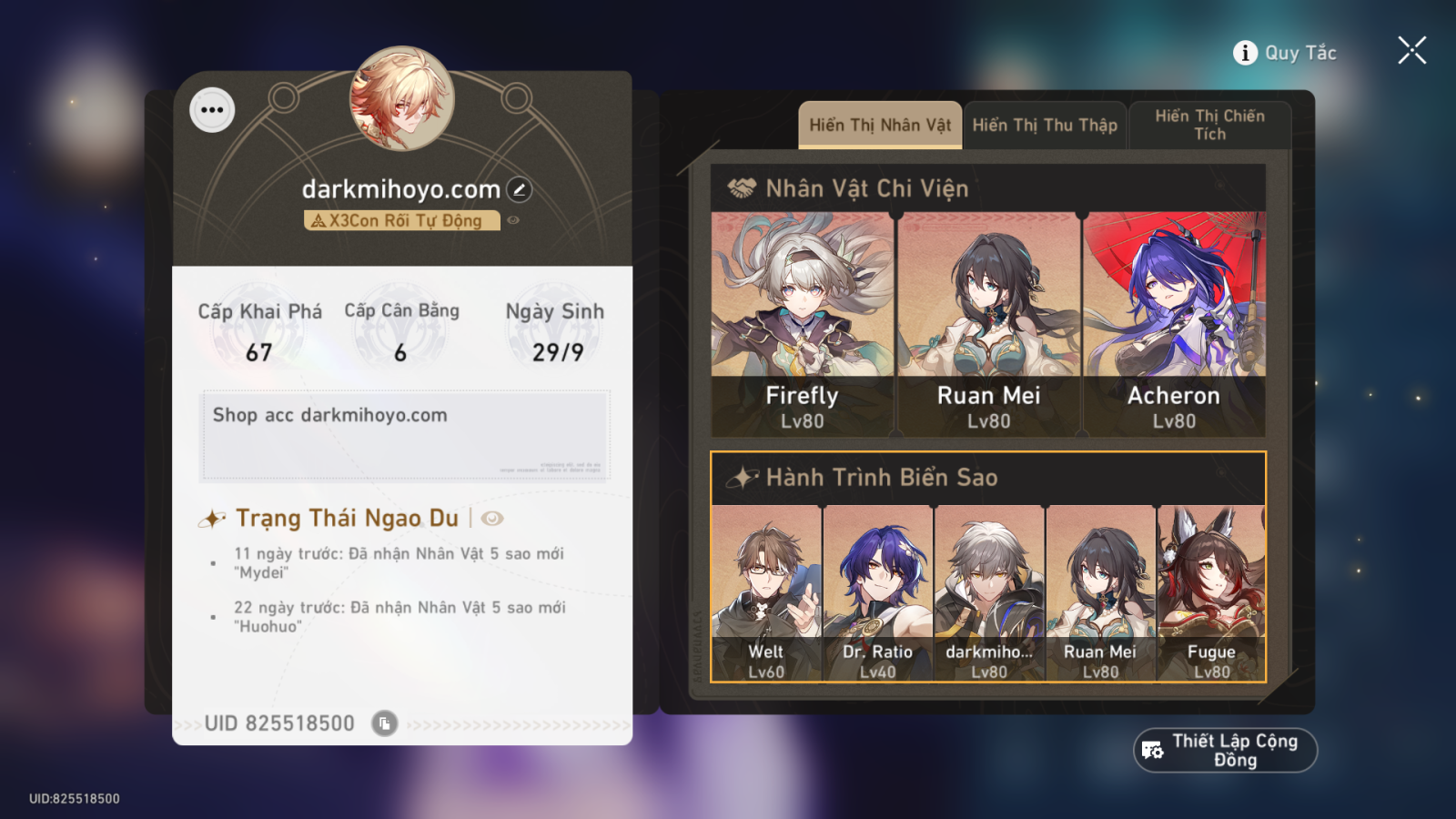1456x819 pixels.
Task: Expand options under the profile badge title
Action: click(x=403, y=219)
